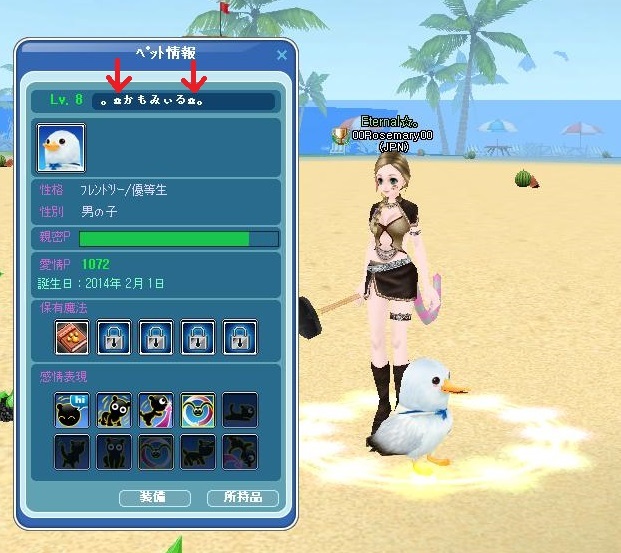
Task: Select the paw-print spellbook magic icon
Action: tap(71, 337)
